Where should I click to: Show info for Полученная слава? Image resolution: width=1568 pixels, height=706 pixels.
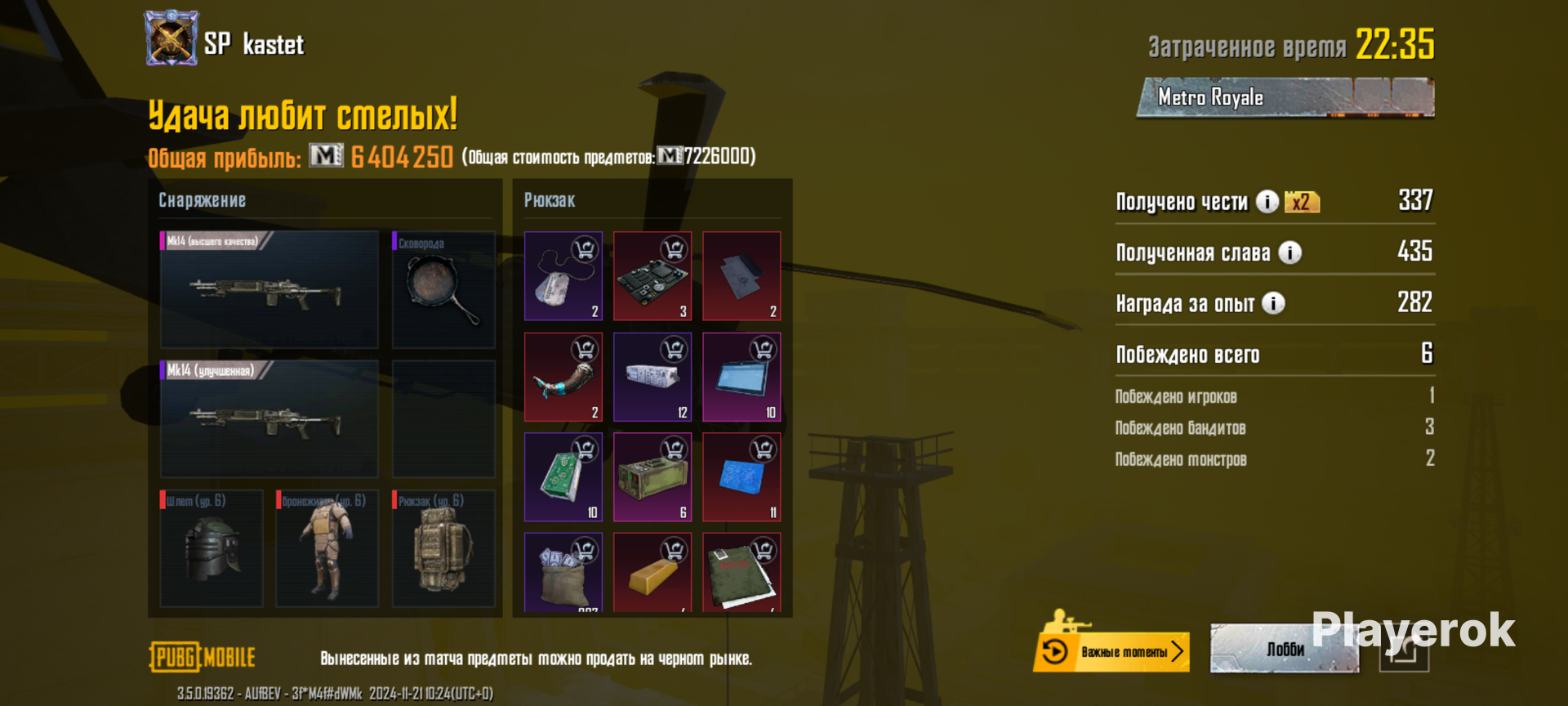(1290, 252)
